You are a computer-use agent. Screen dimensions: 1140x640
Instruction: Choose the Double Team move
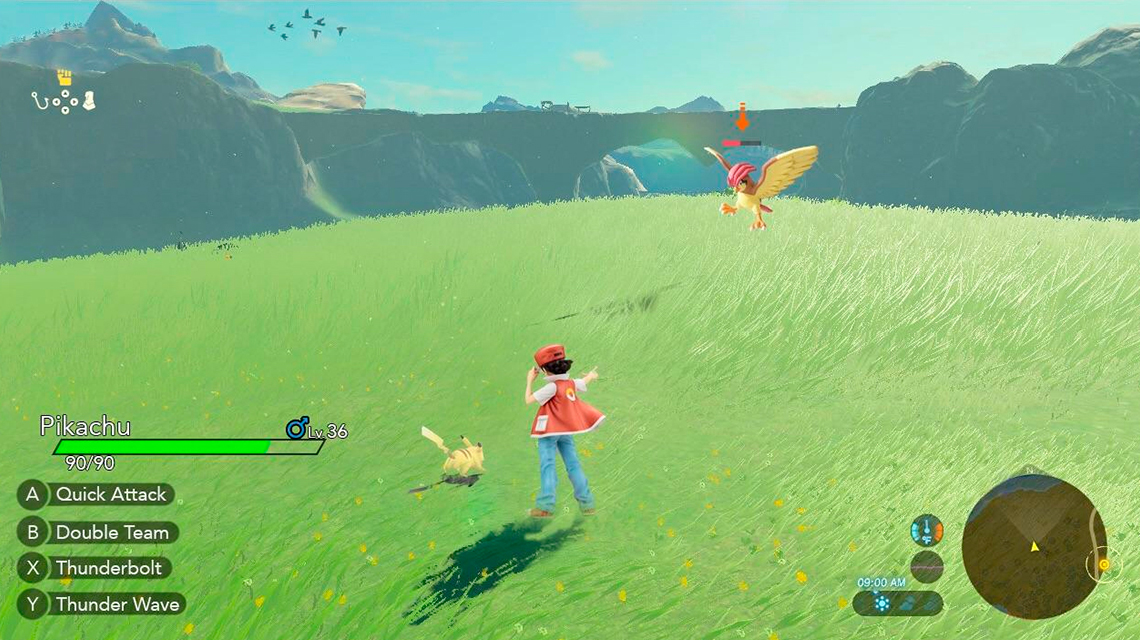click(x=98, y=532)
